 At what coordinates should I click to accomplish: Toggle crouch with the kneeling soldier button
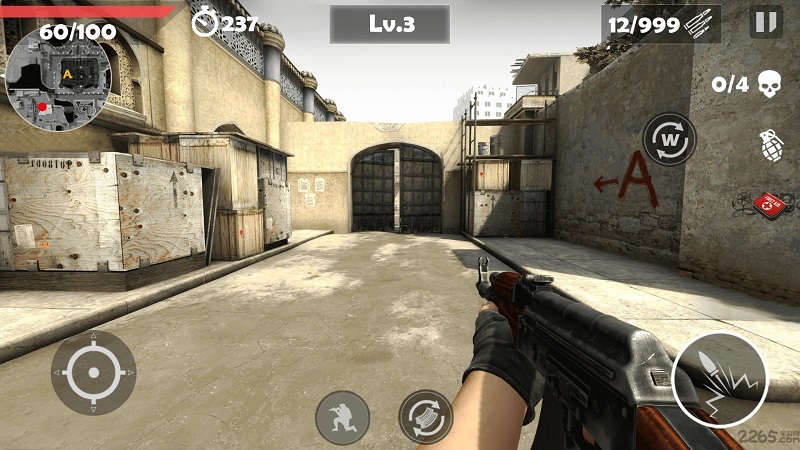[x=342, y=417]
